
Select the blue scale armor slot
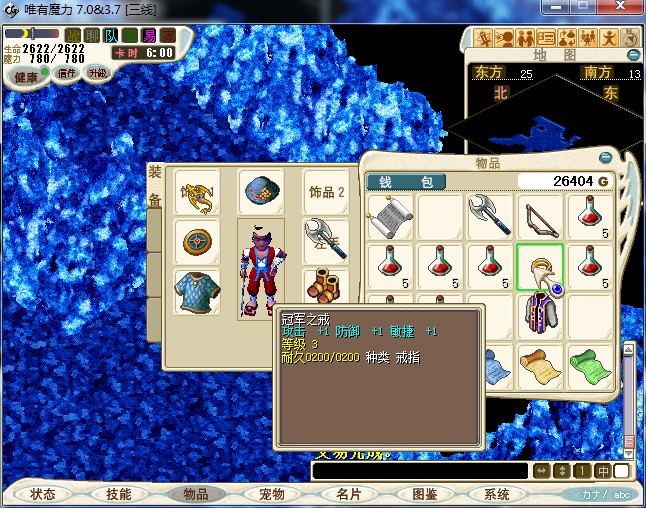[x=197, y=290]
